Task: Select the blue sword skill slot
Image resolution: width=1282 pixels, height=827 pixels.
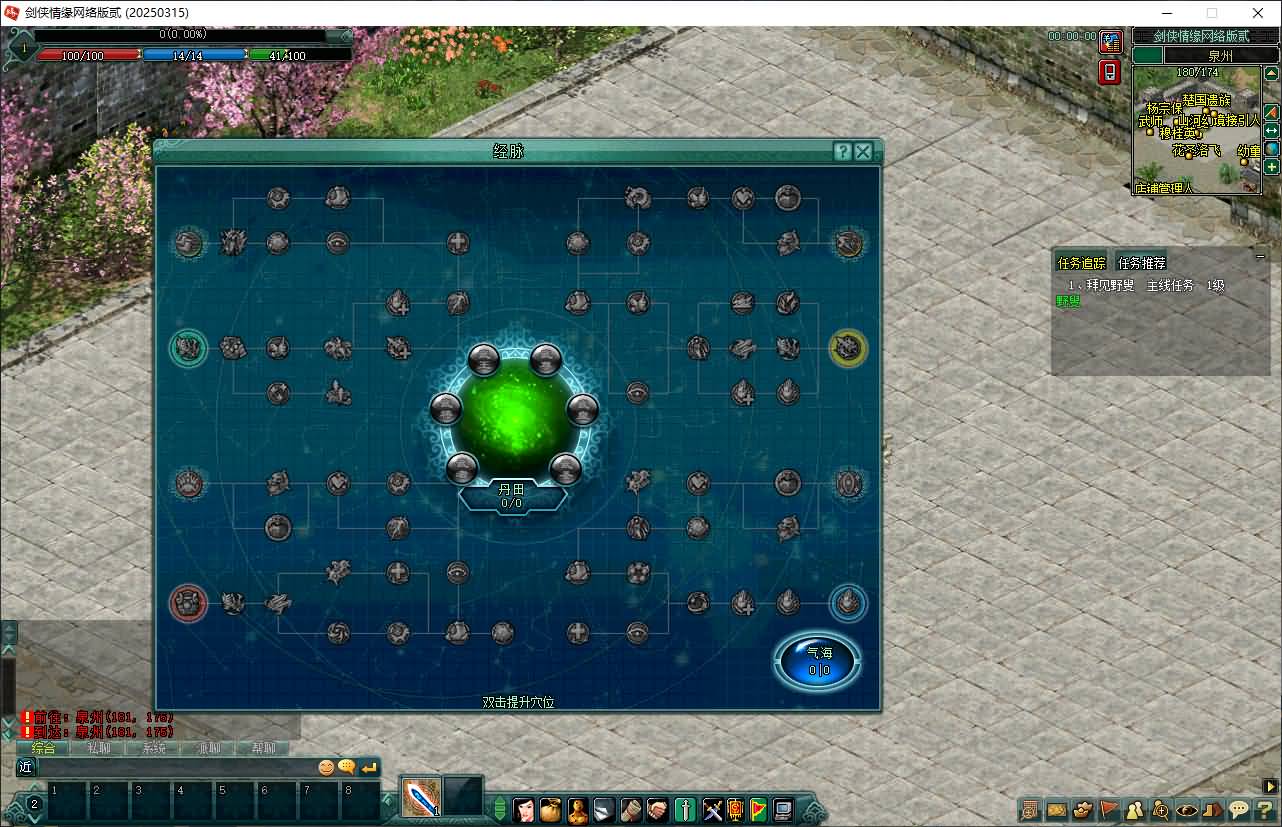Action: tap(421, 797)
